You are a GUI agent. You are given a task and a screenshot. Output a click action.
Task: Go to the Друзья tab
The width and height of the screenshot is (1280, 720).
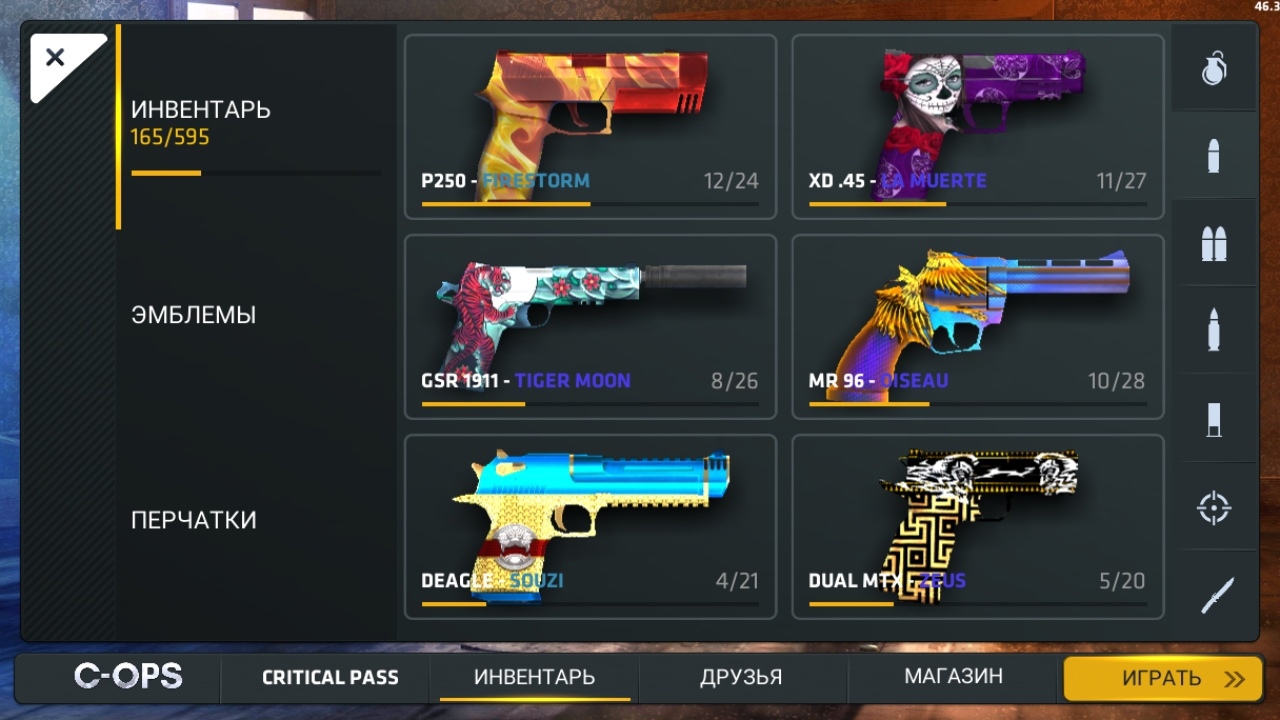pyautogui.click(x=741, y=677)
